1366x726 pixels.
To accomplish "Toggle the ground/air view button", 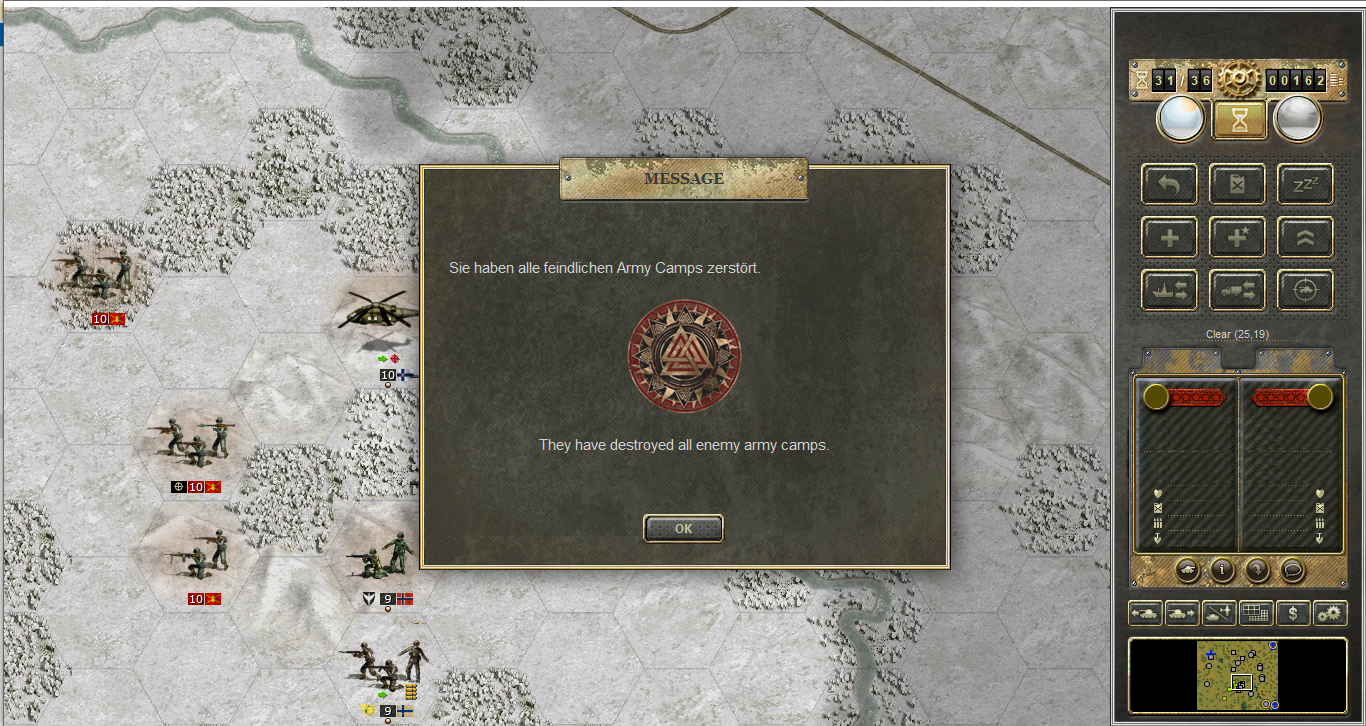I will 1219,613.
